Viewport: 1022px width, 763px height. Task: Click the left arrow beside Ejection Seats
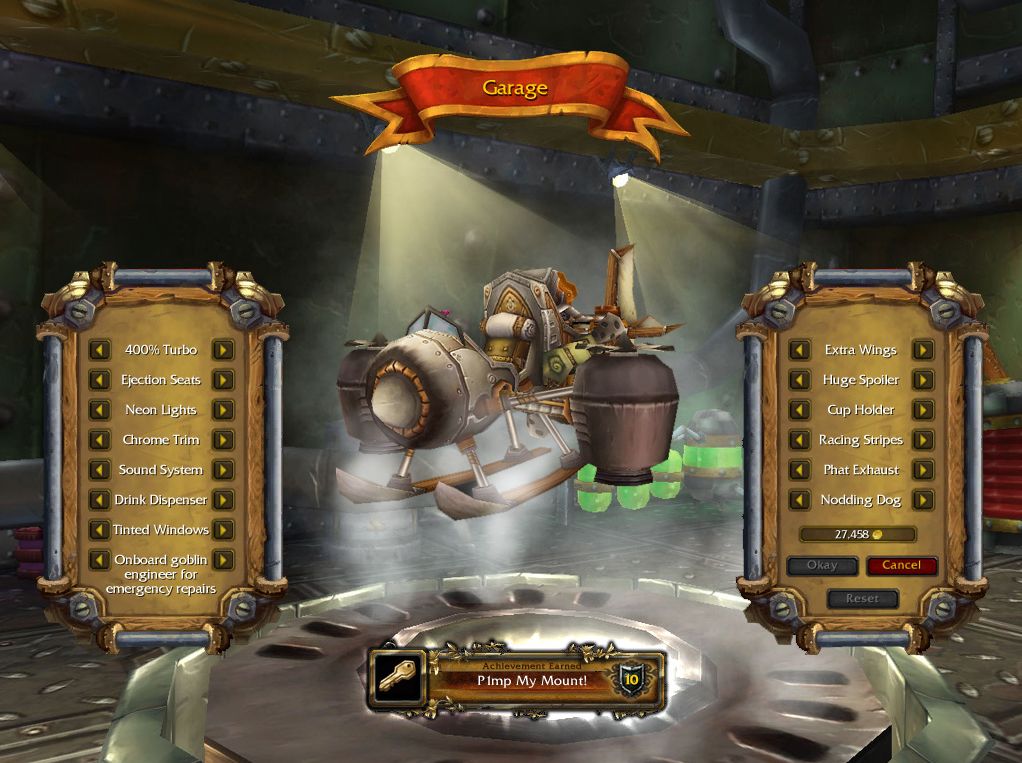(99, 380)
